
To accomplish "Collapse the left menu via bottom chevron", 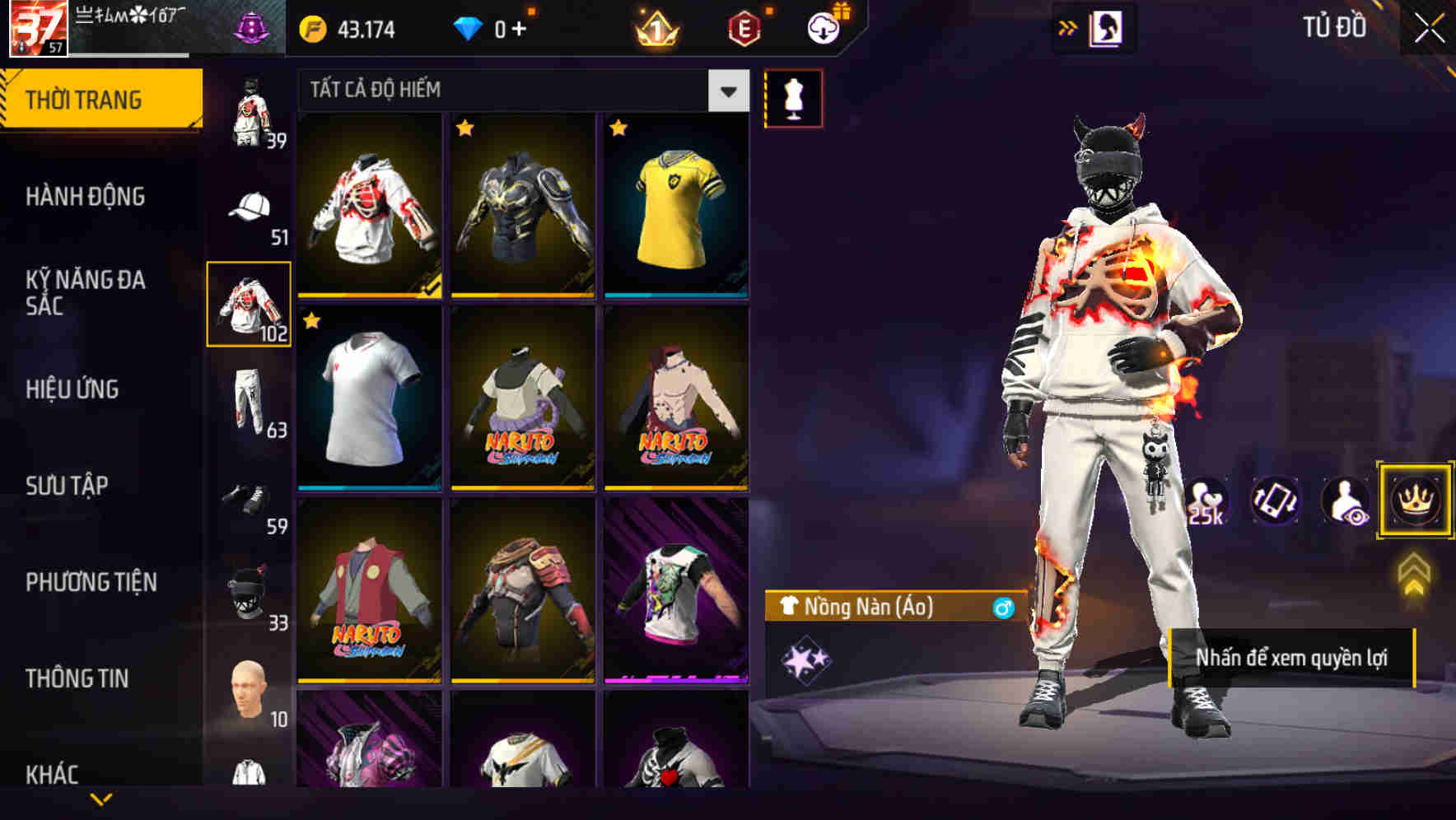I will coord(101,799).
